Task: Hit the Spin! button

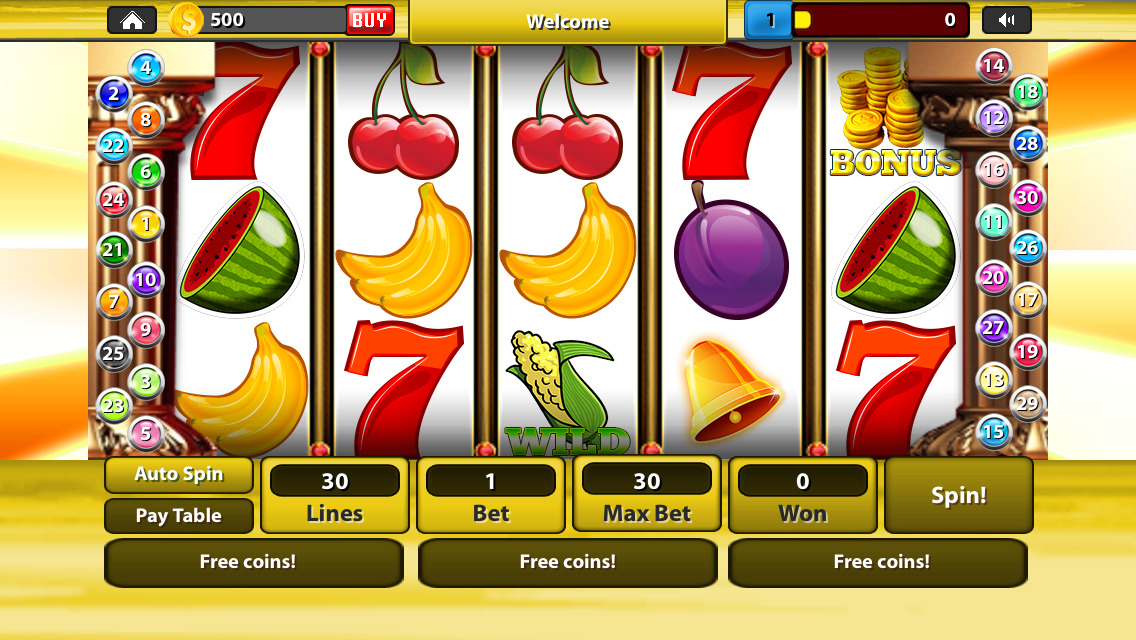Action: coord(959,495)
